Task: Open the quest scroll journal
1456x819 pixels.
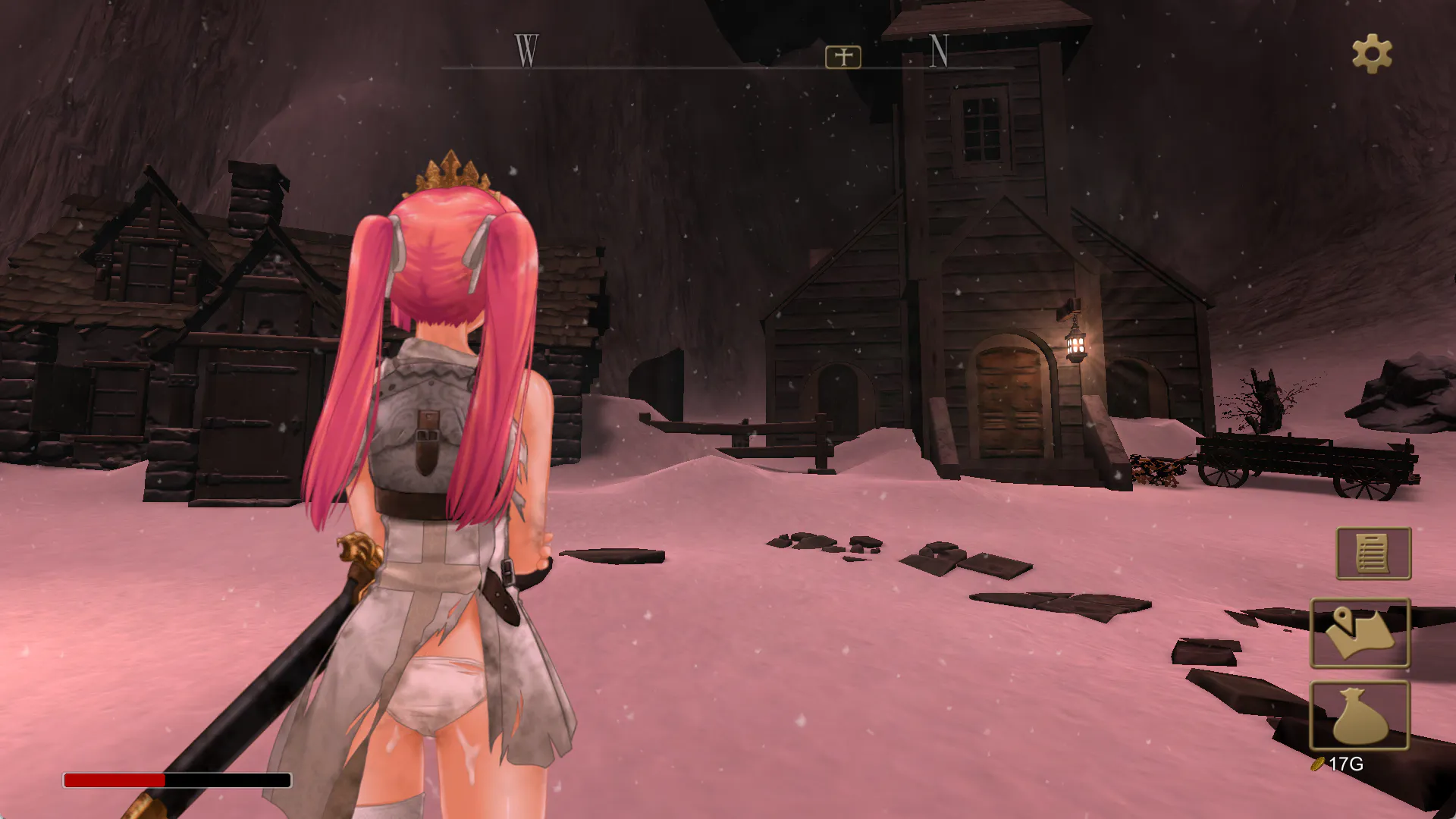Action: click(1373, 554)
